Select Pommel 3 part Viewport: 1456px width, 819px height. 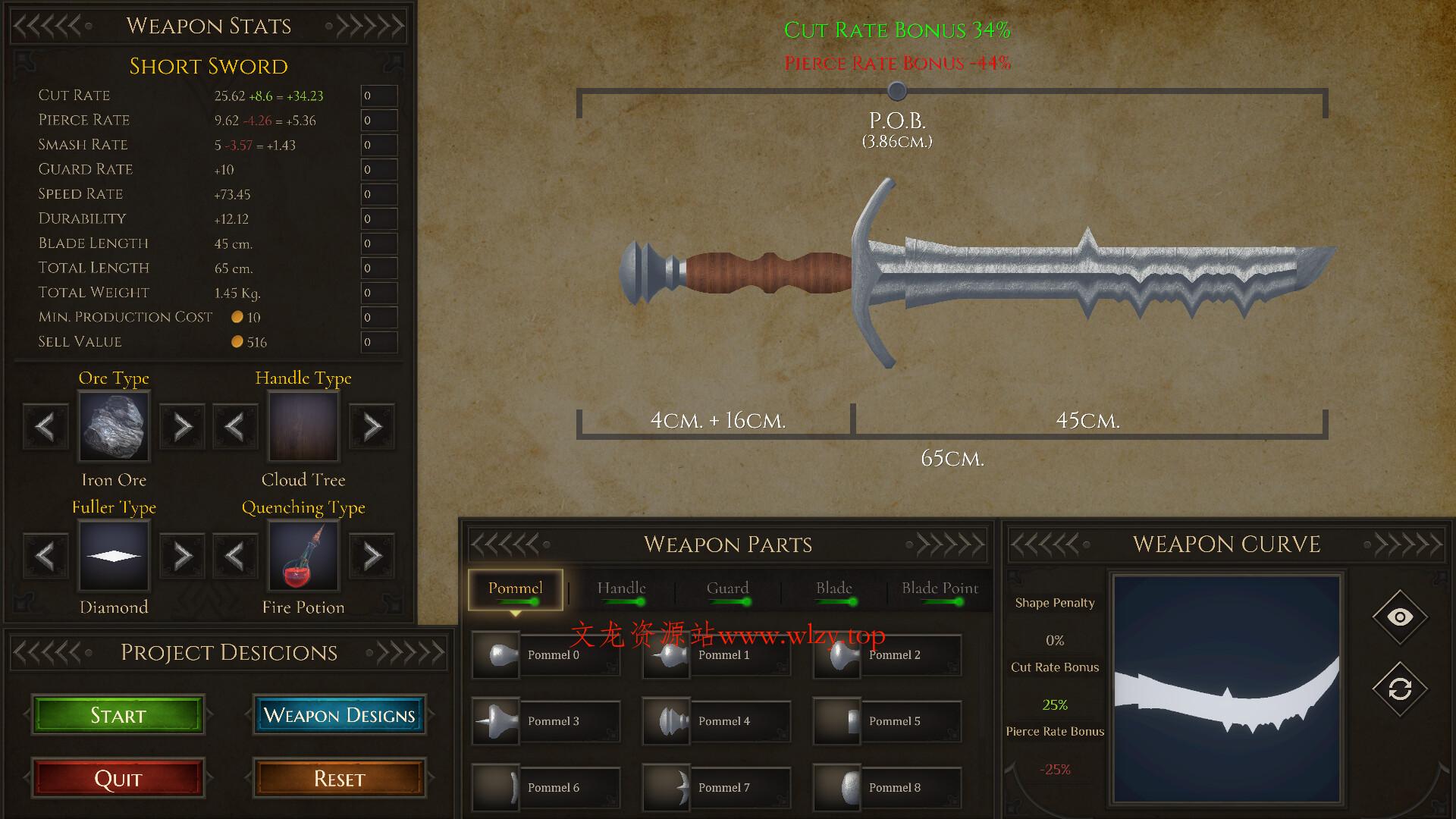coord(545,721)
